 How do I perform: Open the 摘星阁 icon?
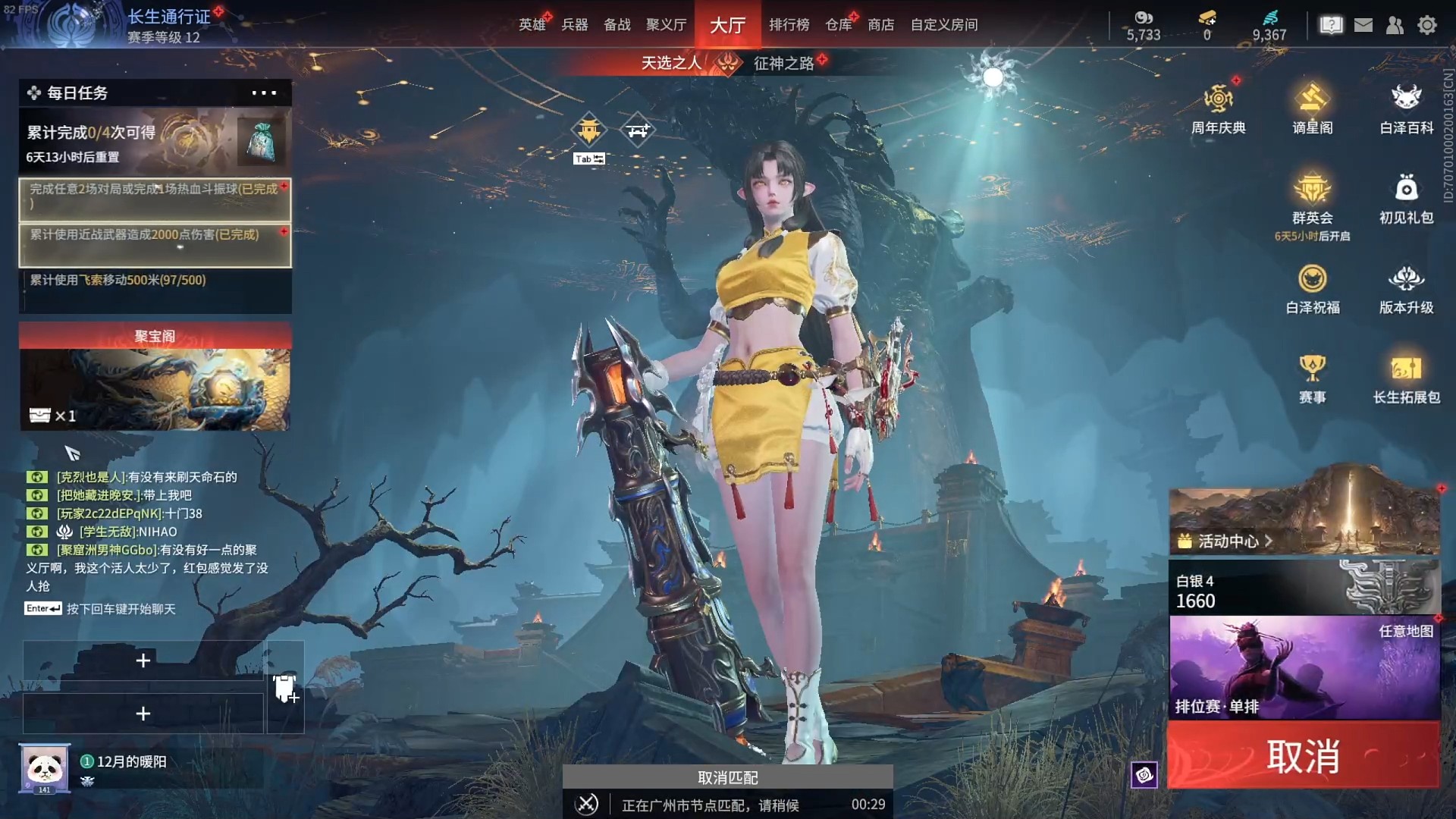pos(1312,108)
